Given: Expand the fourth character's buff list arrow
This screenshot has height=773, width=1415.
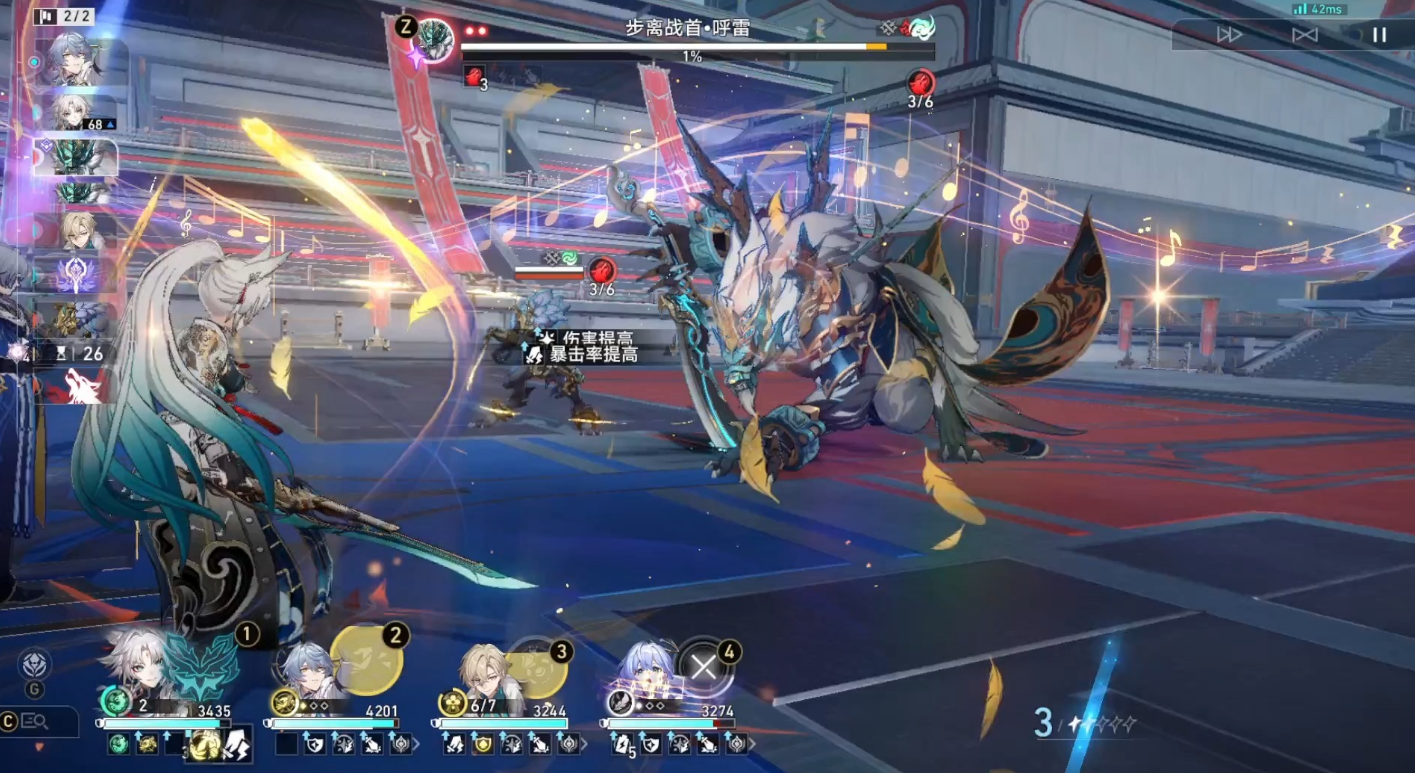Looking at the screenshot, I should tap(750, 744).
